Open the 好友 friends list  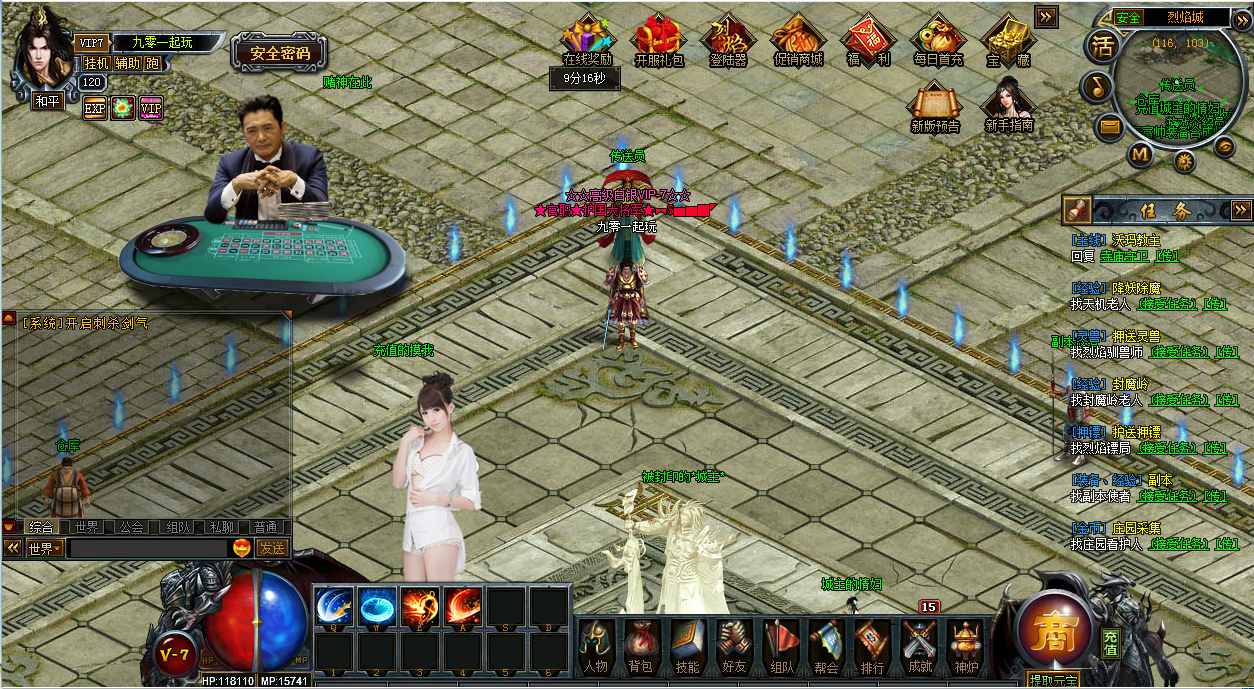click(734, 645)
